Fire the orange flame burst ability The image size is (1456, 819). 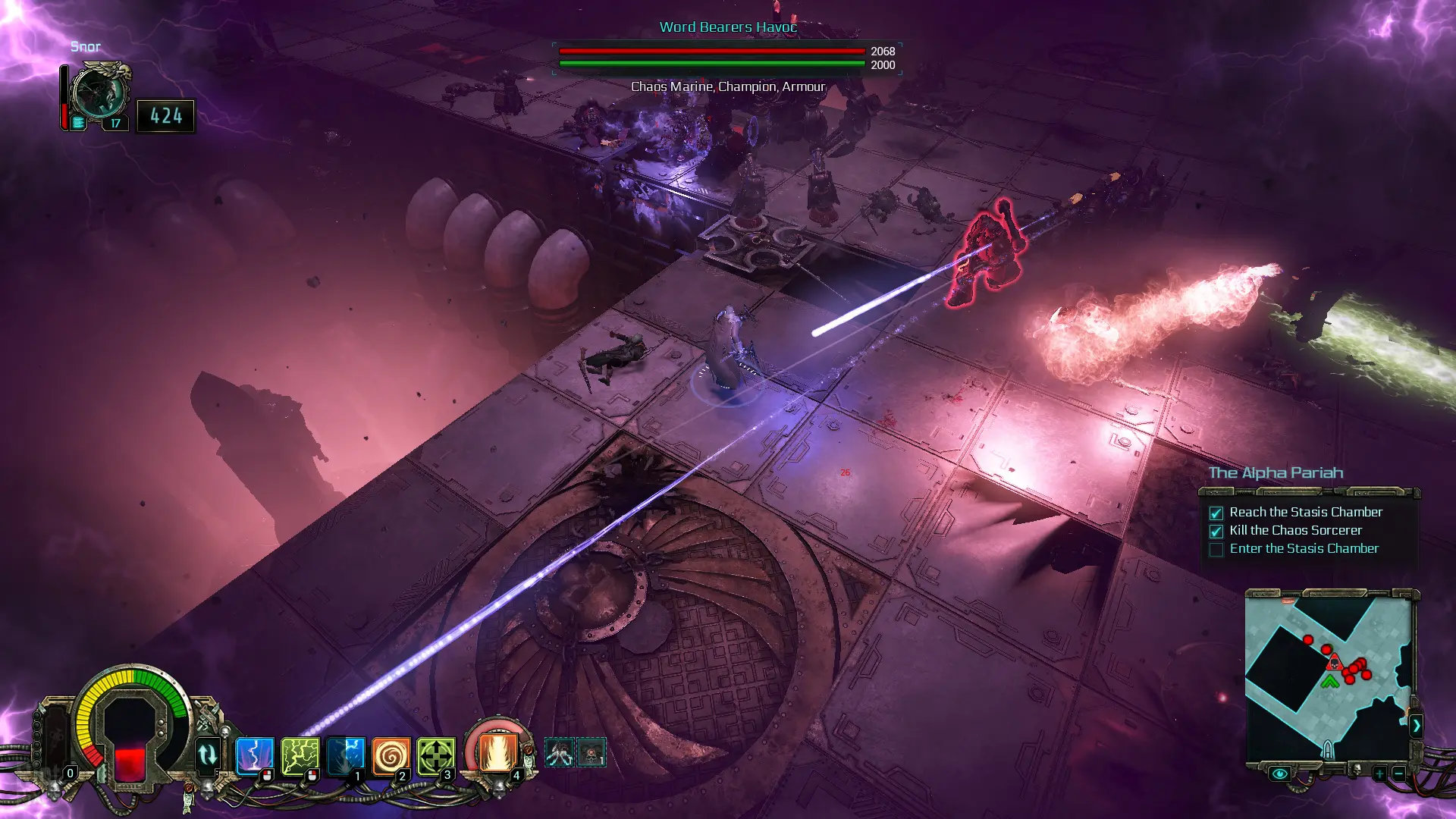pos(497,752)
